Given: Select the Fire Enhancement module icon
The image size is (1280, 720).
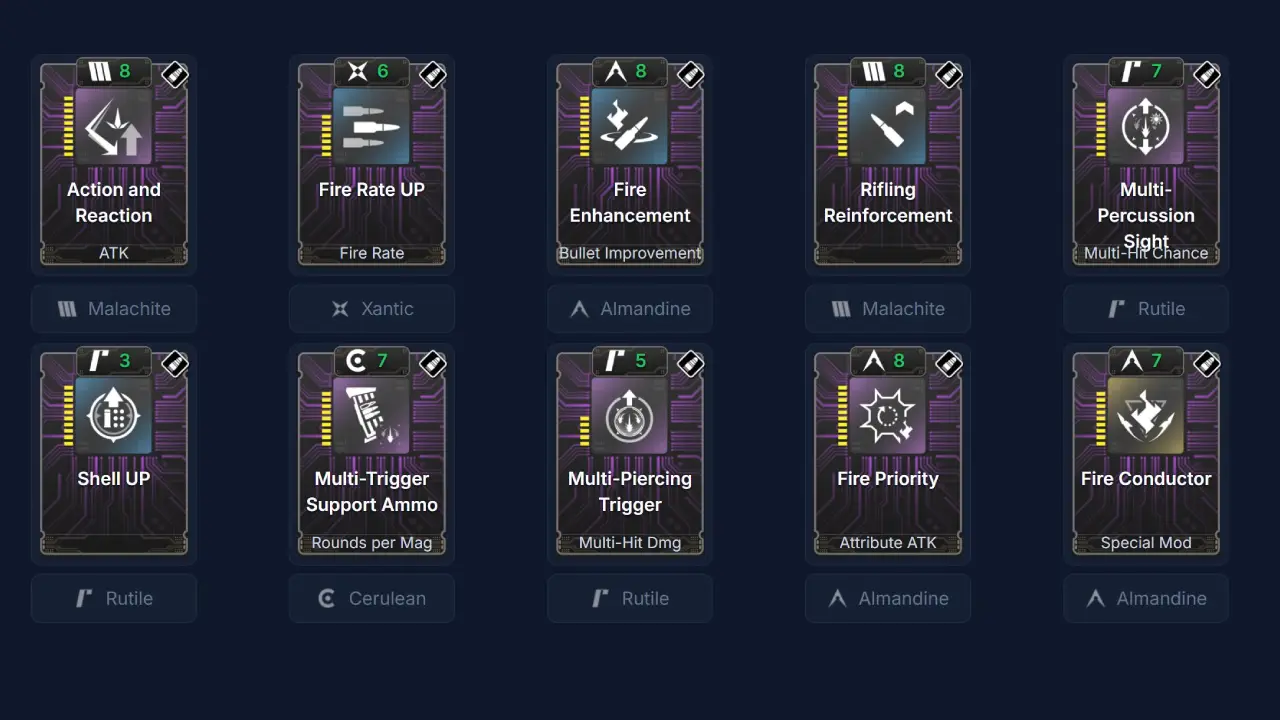Looking at the screenshot, I should 630,126.
